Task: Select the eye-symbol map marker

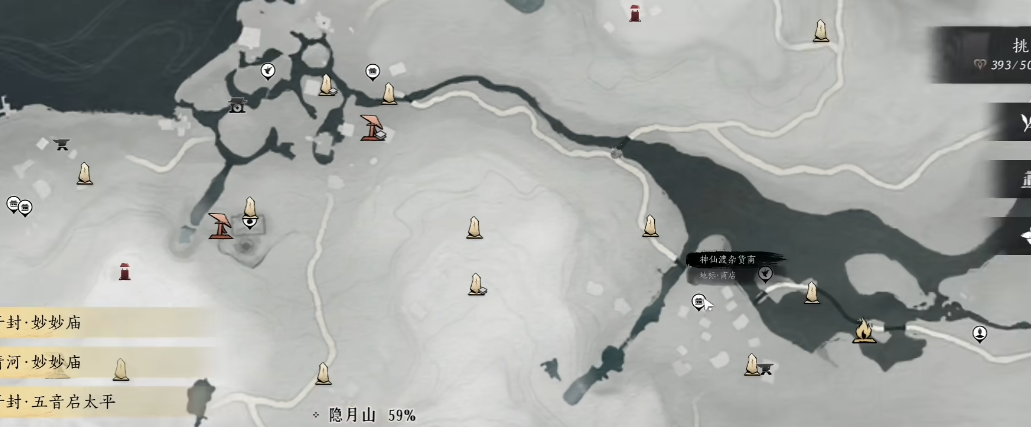Action: (x=250, y=222)
